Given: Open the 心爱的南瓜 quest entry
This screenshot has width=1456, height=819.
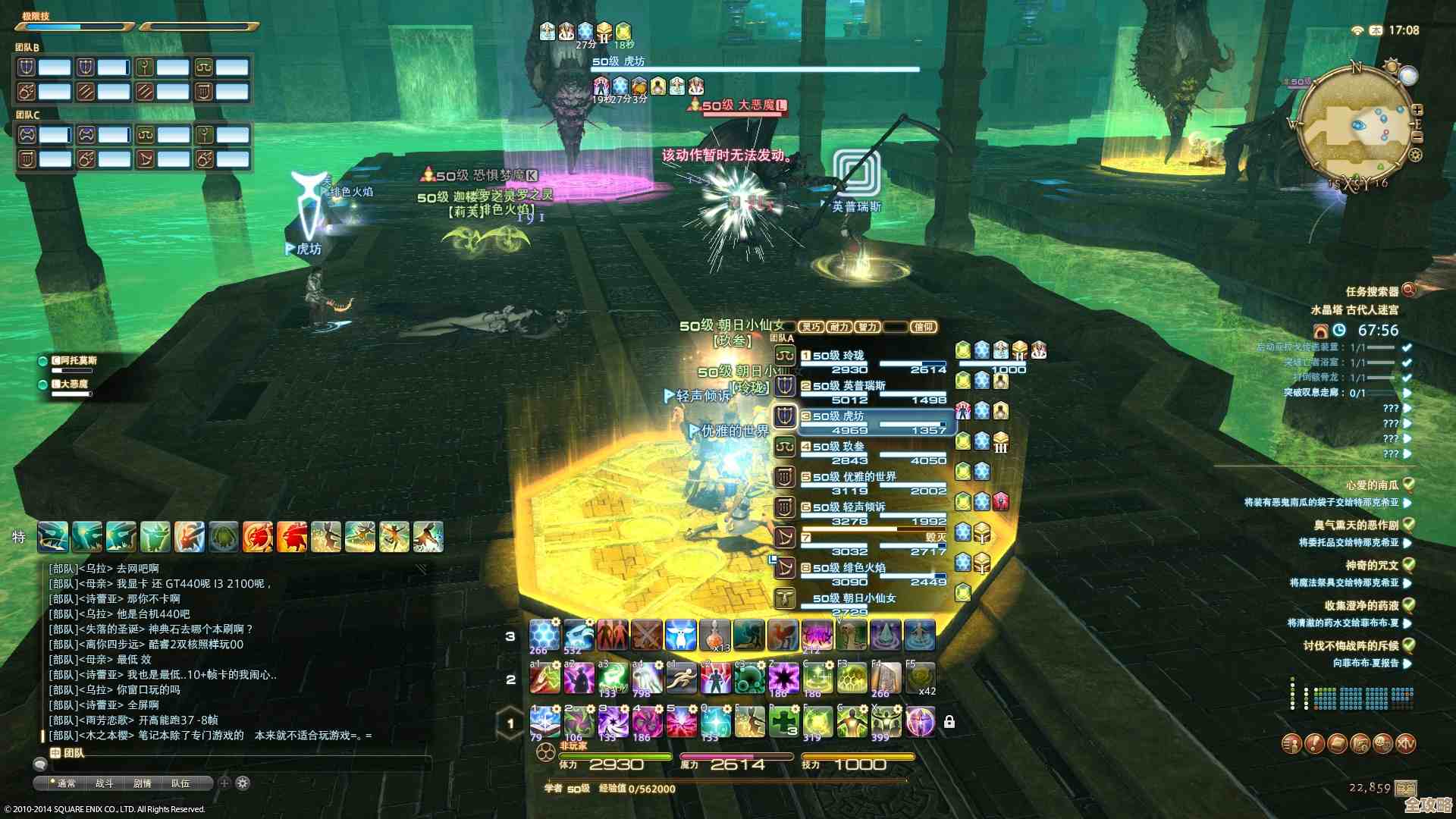Looking at the screenshot, I should point(1372,485).
